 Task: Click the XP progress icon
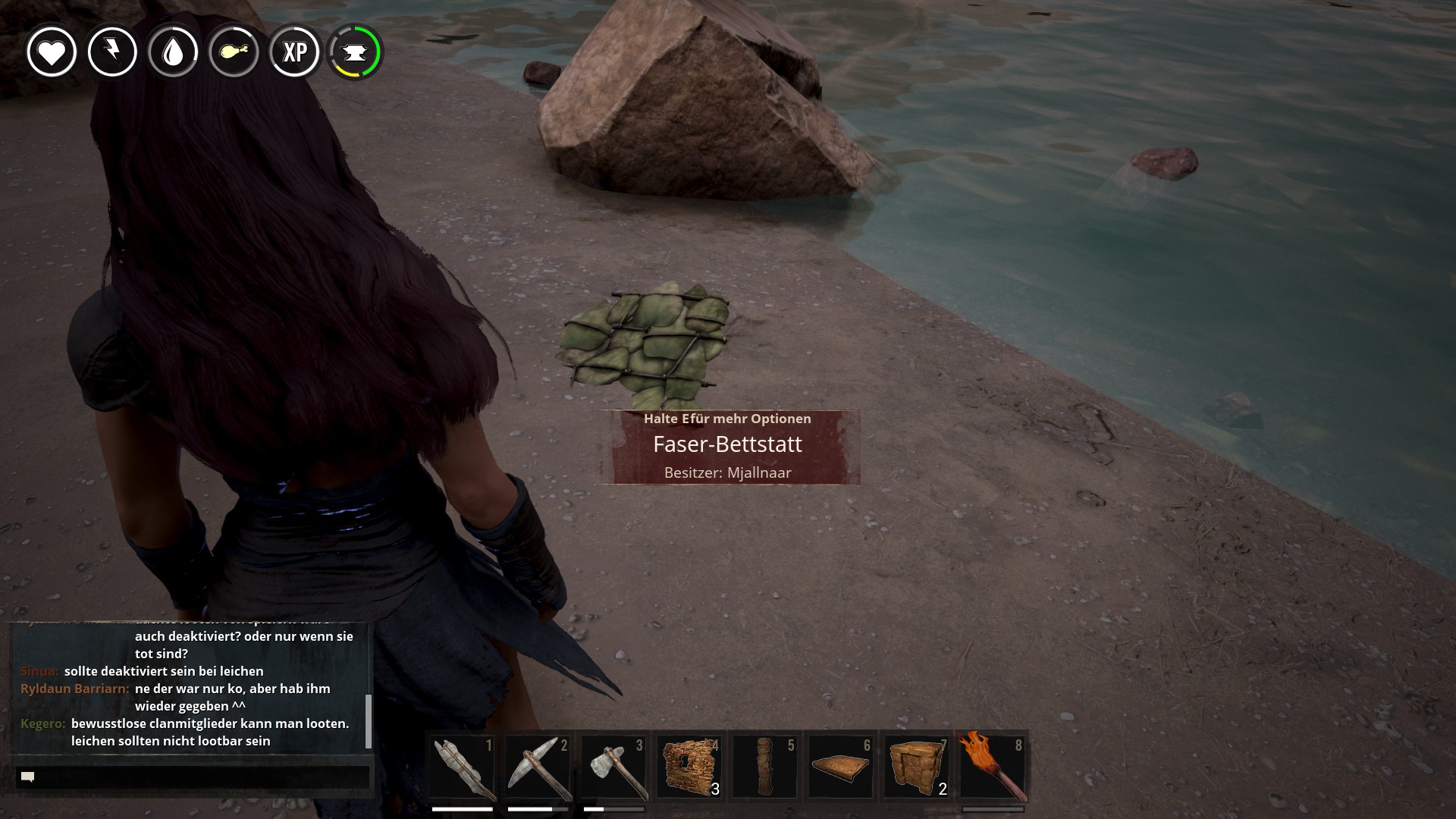[x=294, y=52]
